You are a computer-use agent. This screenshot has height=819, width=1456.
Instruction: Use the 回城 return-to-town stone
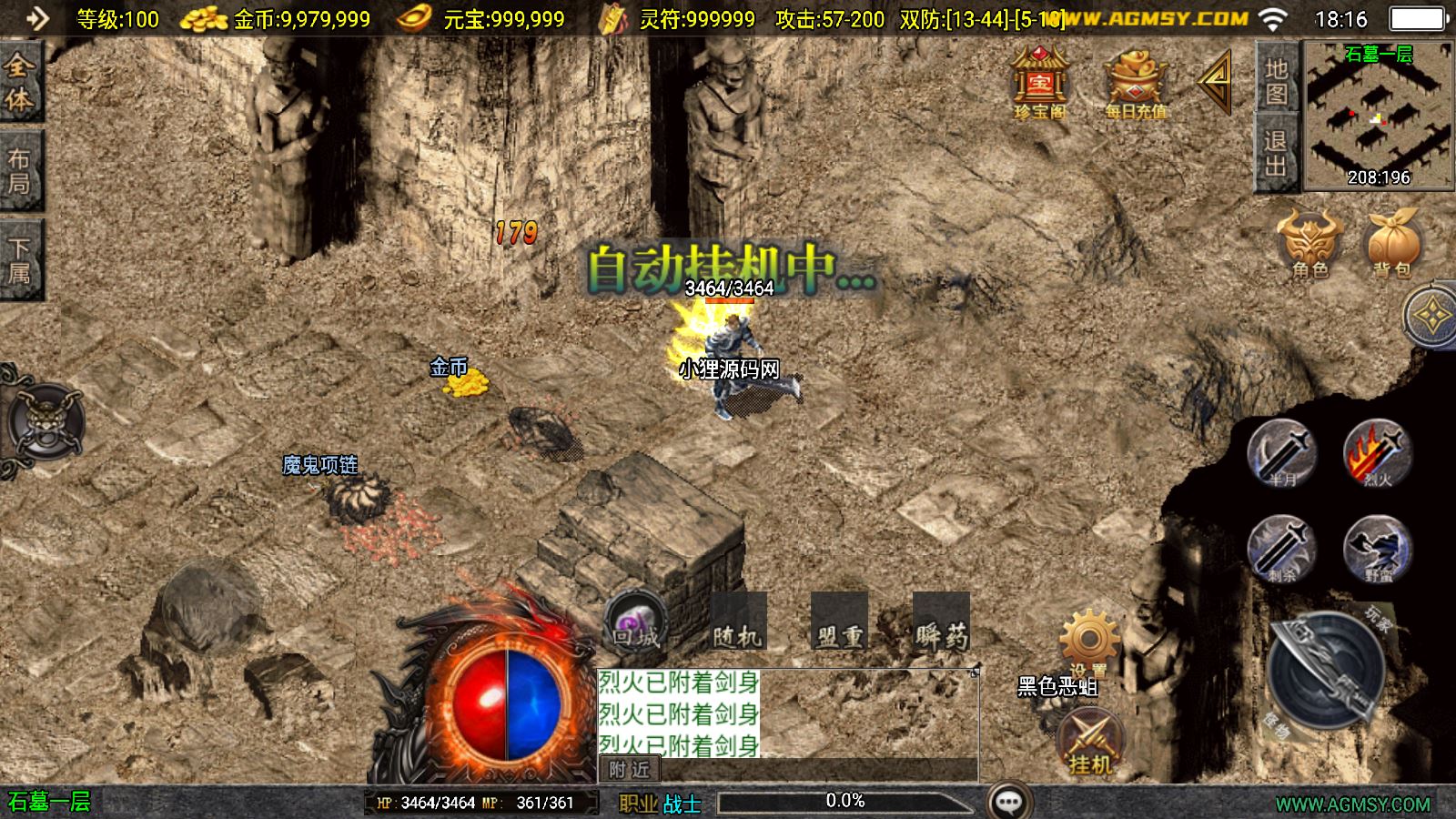click(636, 622)
